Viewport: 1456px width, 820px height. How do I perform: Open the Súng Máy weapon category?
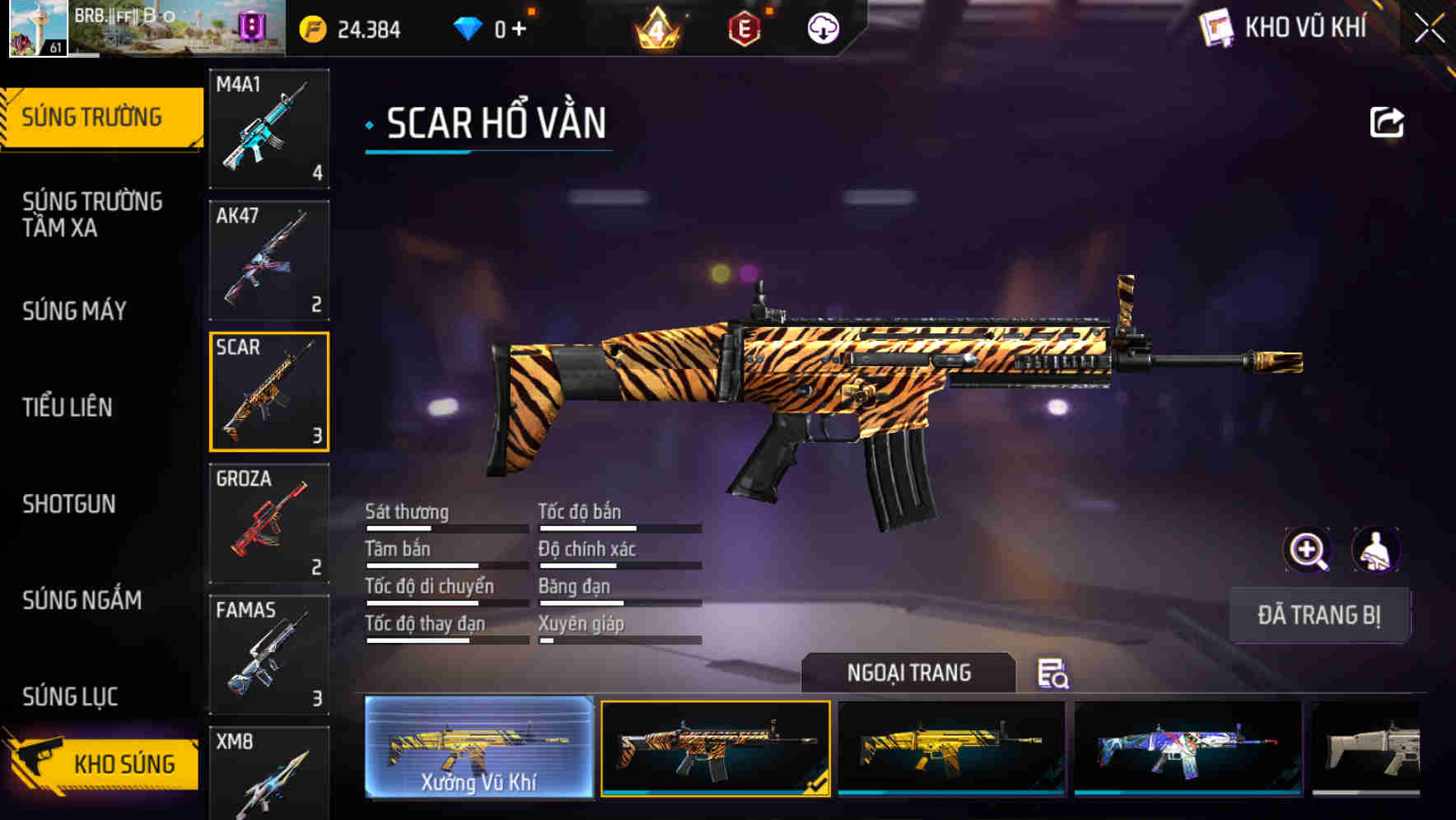pos(74,311)
